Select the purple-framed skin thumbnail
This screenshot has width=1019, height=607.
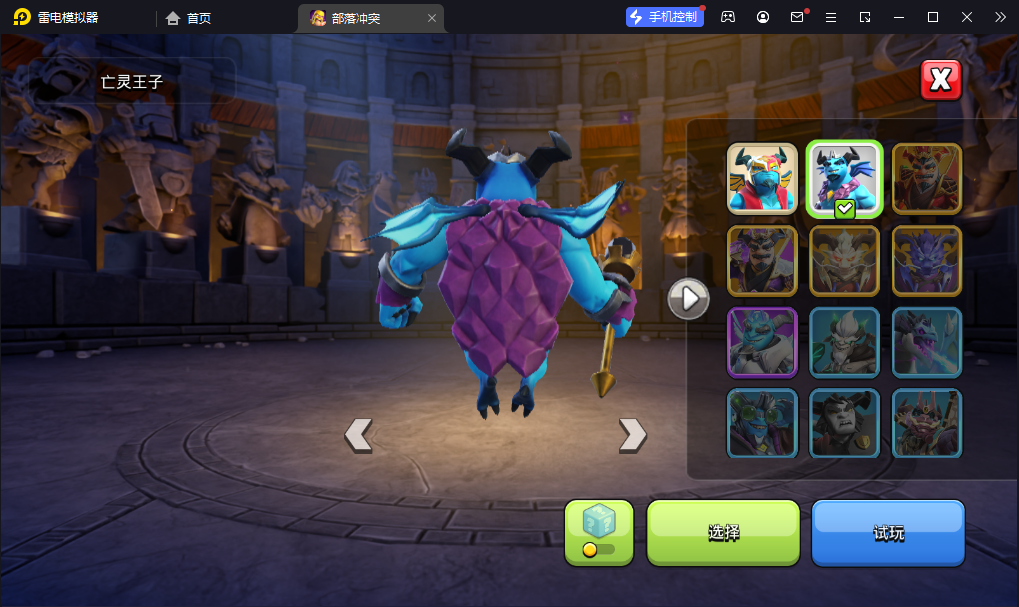point(762,342)
